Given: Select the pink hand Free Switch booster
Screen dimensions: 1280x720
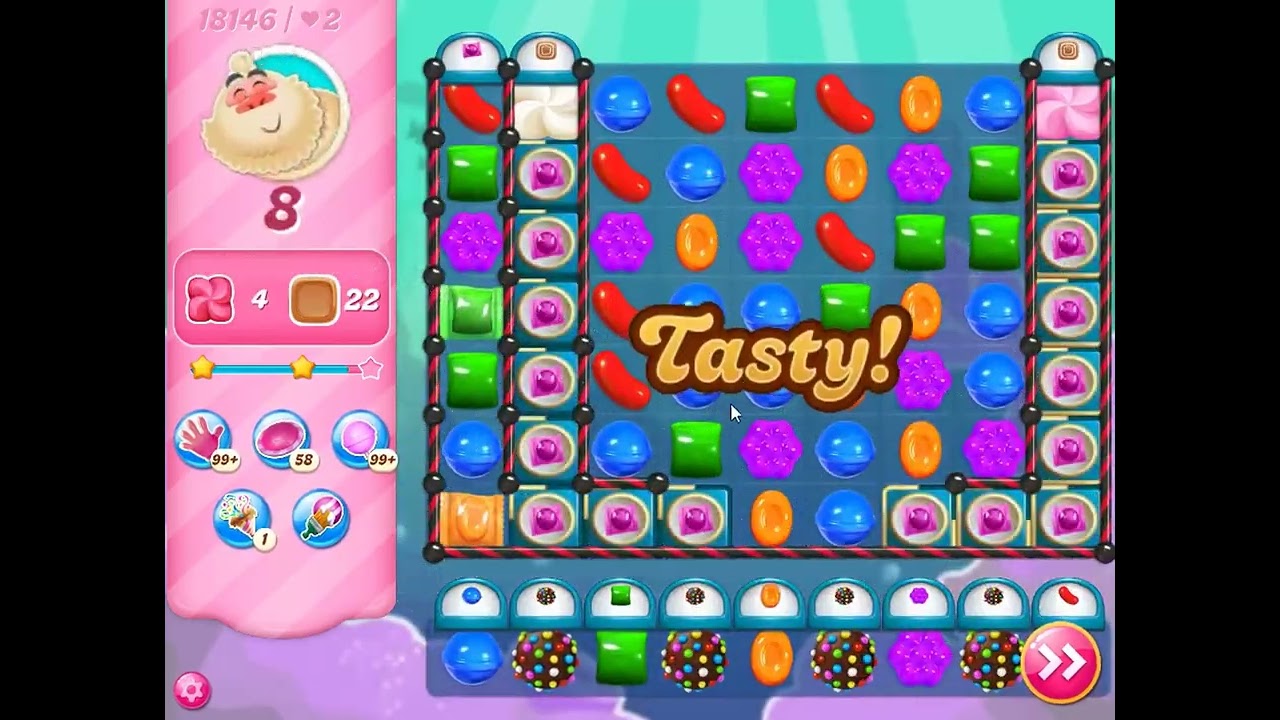Looking at the screenshot, I should [206, 440].
